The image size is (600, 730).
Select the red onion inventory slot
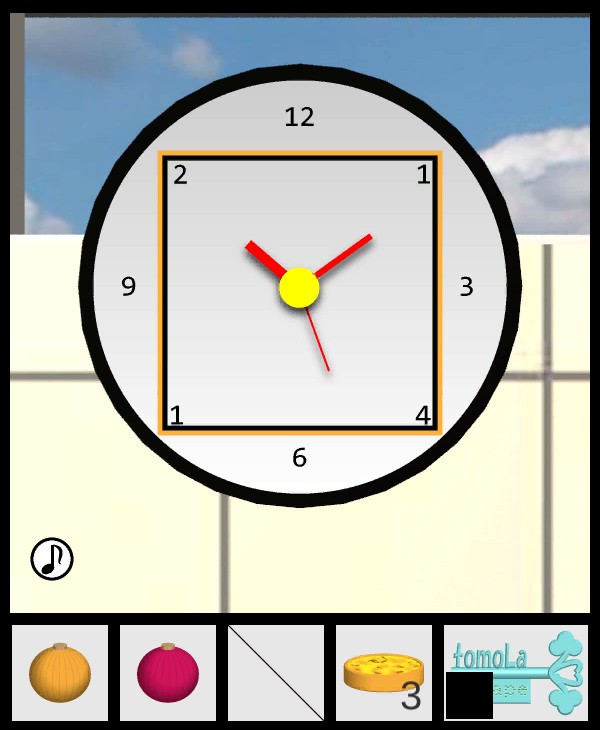(168, 672)
